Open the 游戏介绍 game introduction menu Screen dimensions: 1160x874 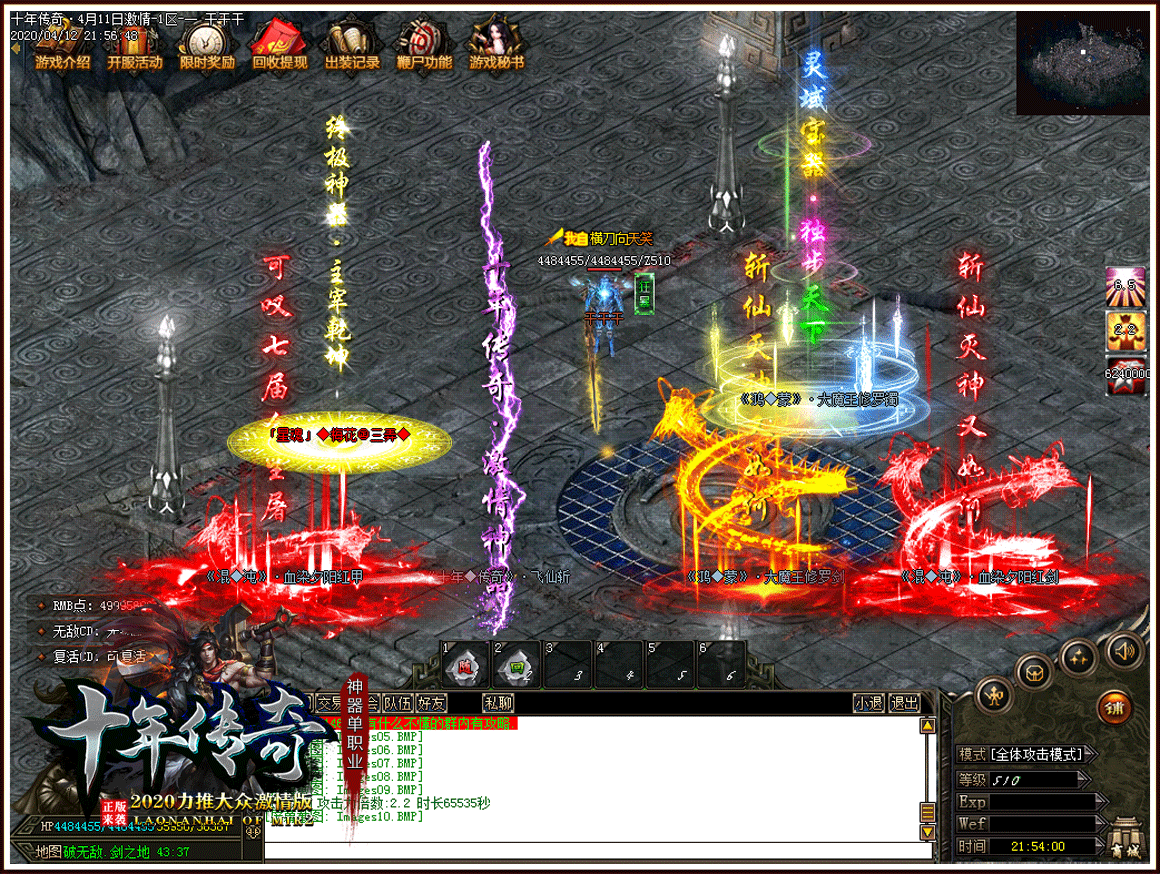(x=62, y=46)
